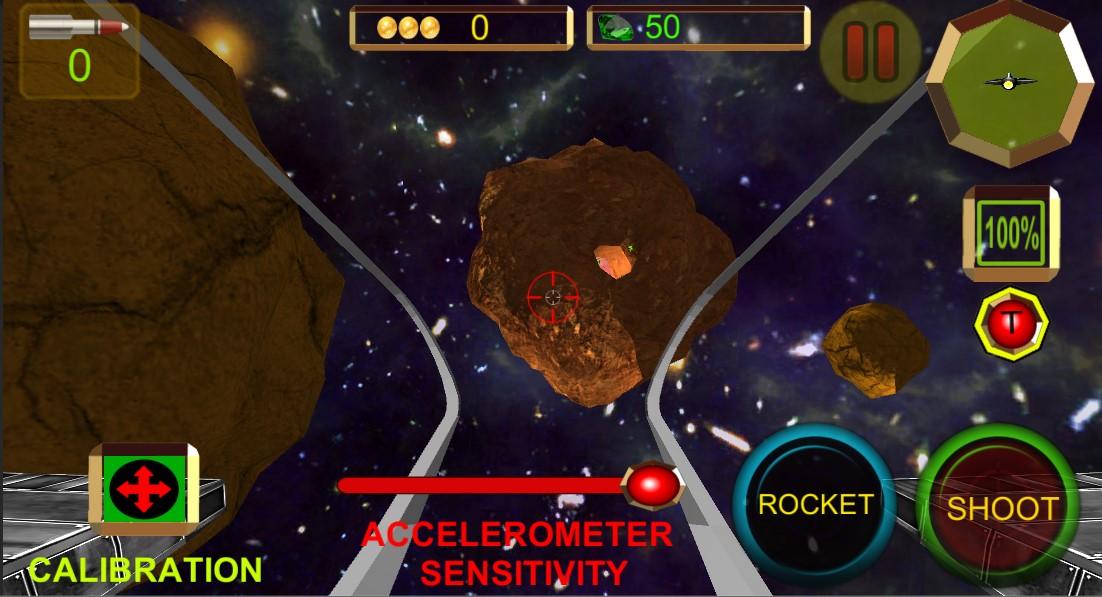Activate the red T button

coord(1011,325)
